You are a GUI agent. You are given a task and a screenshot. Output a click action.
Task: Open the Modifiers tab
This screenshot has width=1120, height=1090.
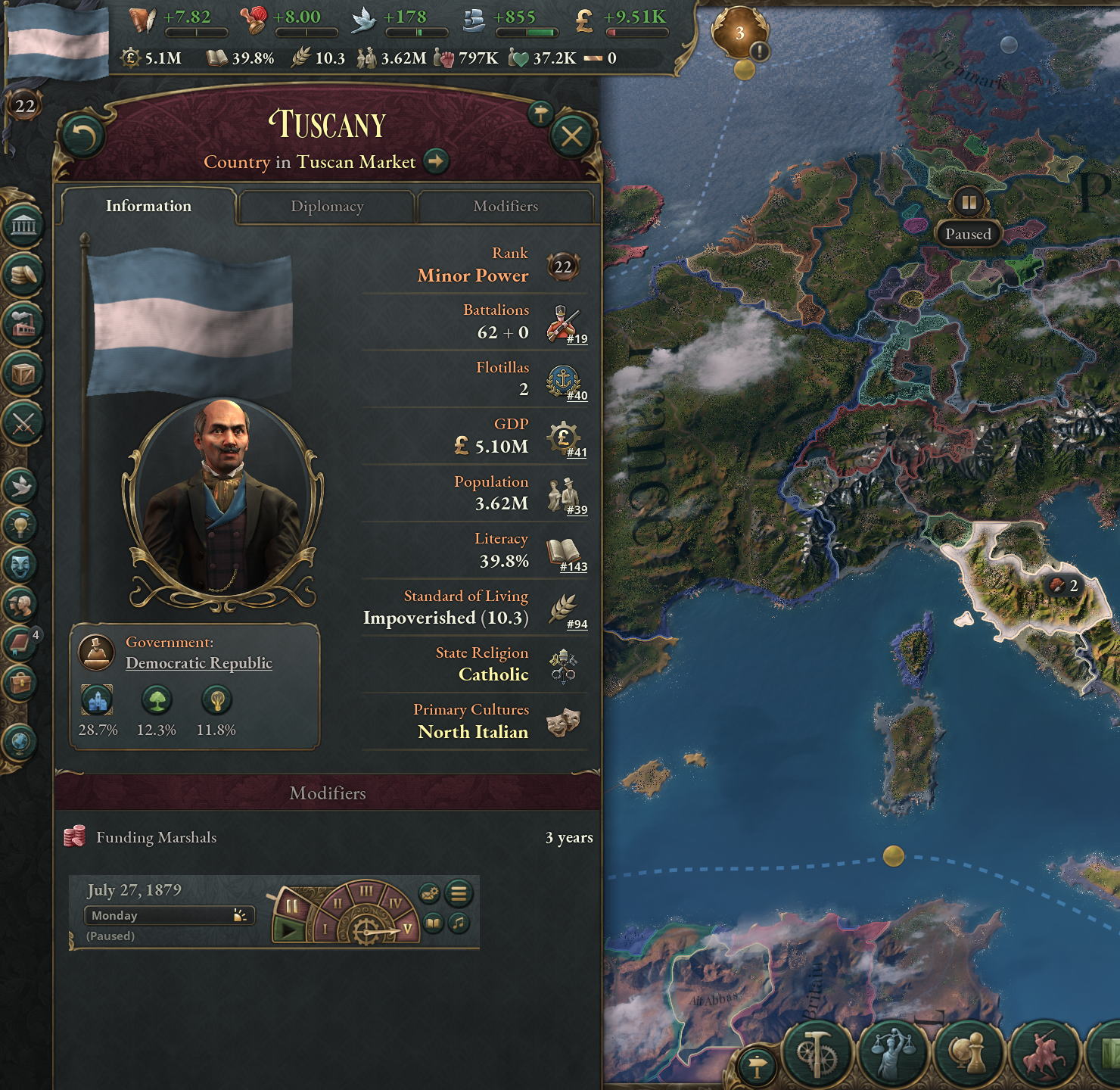coord(505,207)
